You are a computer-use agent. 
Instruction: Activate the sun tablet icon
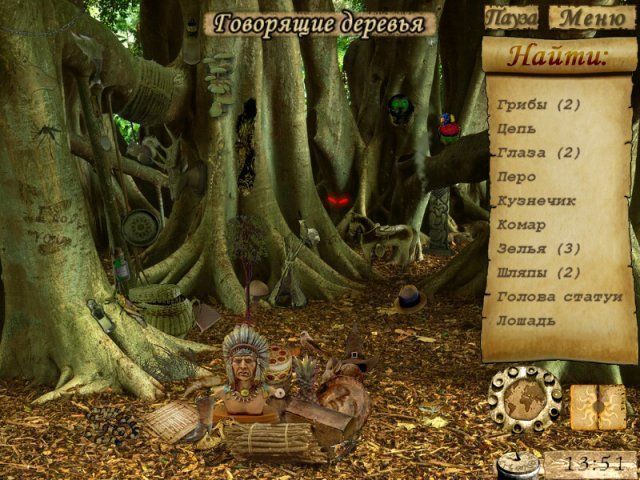pos(598,407)
